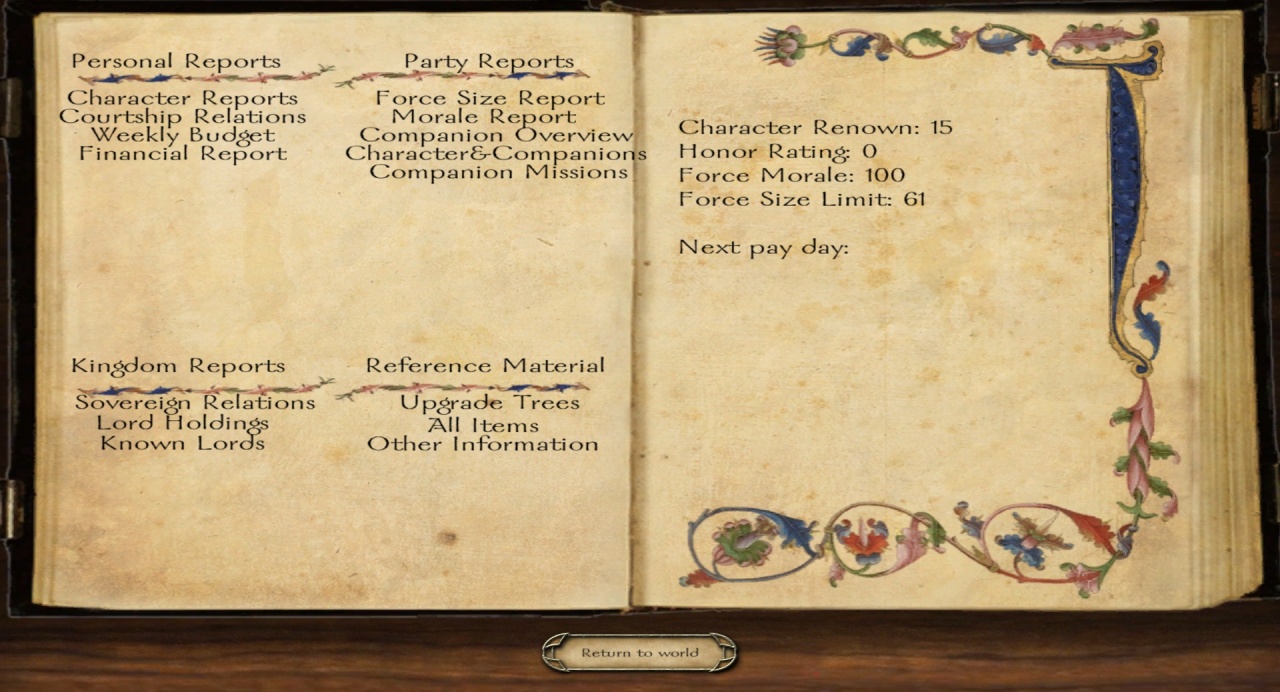The image size is (1280, 692).
Task: Check Companion Missions
Action: (498, 172)
